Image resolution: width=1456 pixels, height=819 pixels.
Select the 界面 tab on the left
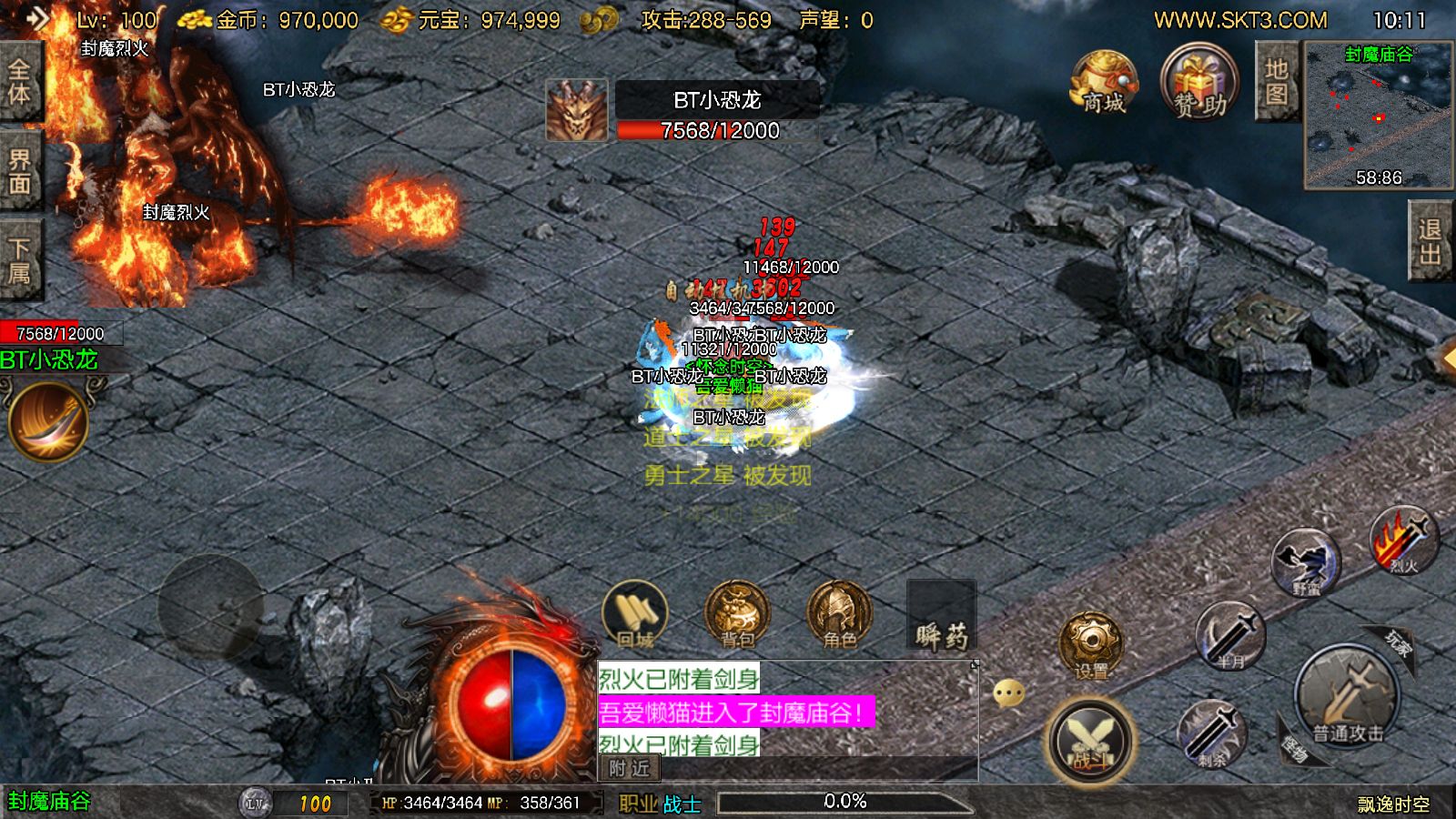point(19,173)
